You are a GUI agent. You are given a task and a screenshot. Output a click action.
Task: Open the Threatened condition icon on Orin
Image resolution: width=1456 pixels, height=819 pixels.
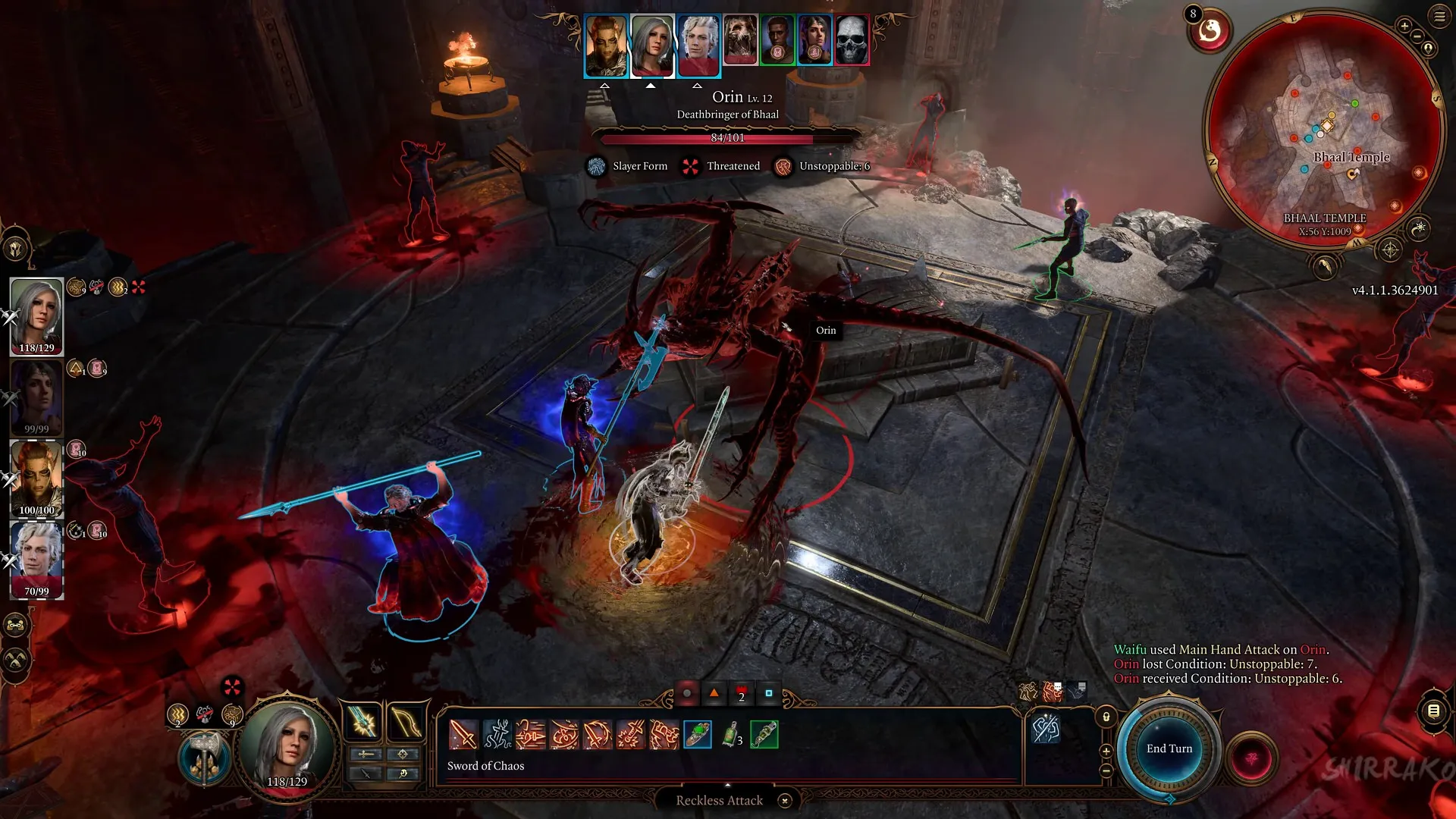(690, 166)
